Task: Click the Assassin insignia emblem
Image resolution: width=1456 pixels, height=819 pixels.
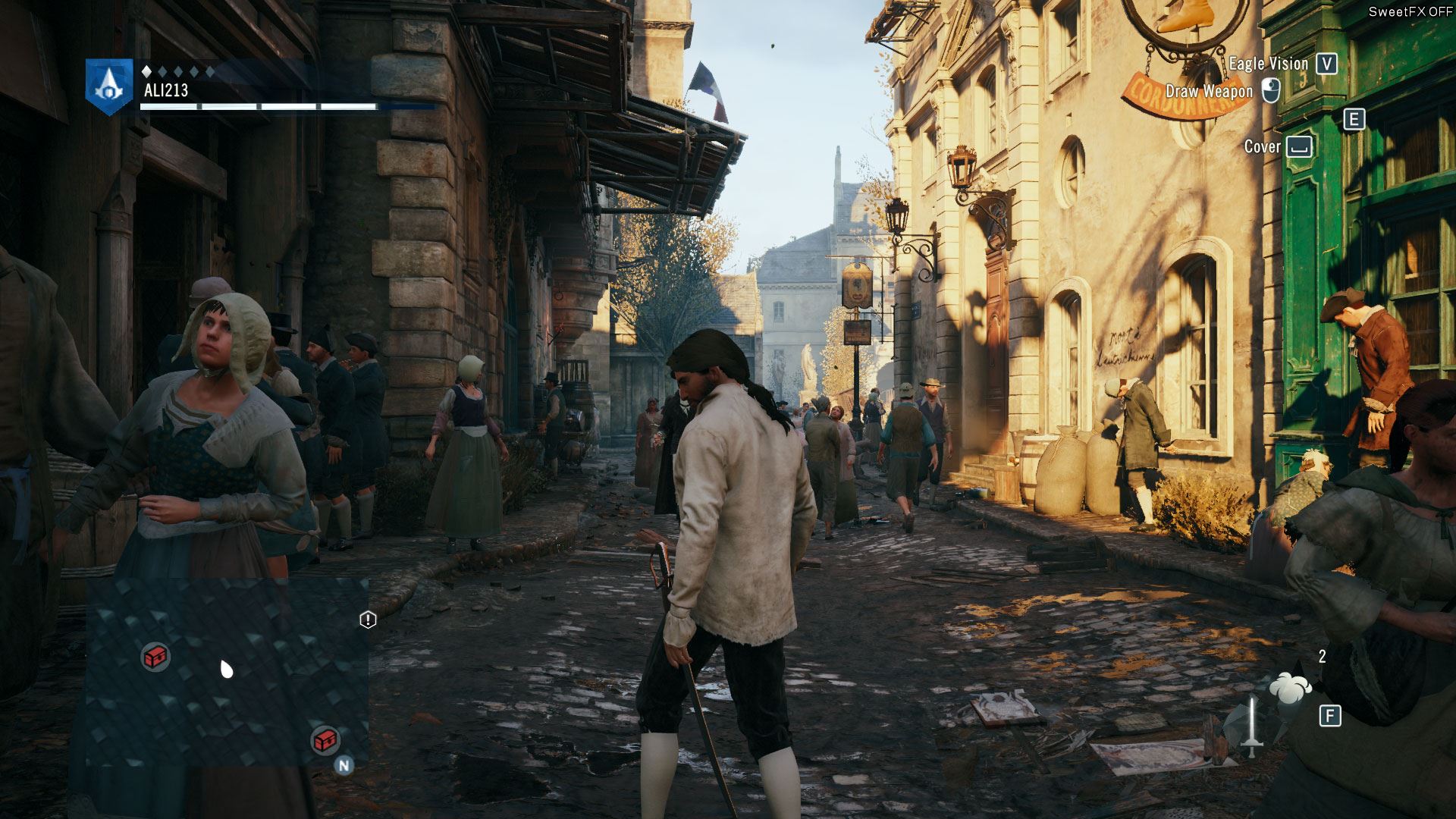Action: pos(110,86)
